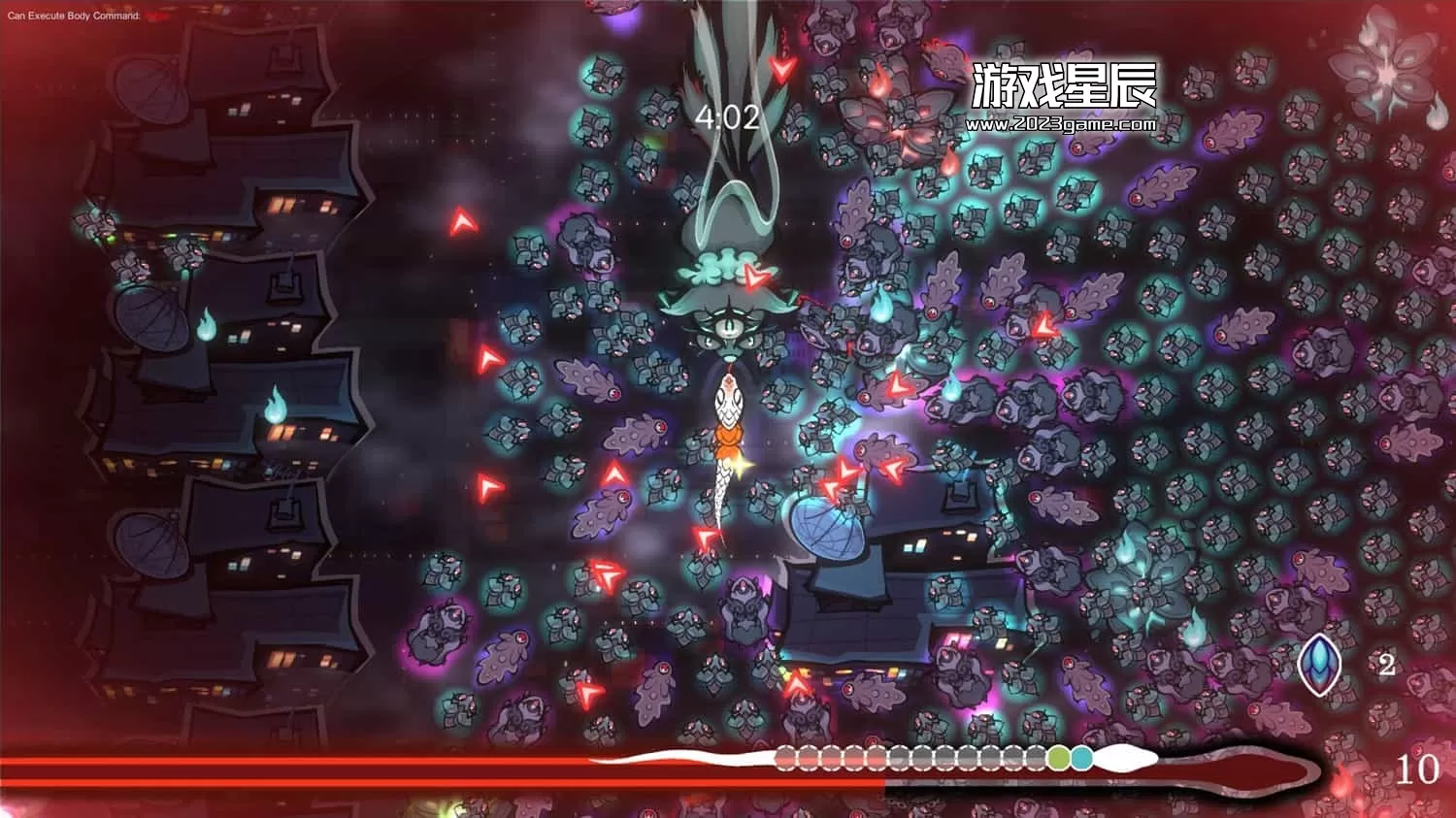Click the green segment on snake body bar
The width and height of the screenshot is (1456, 818).
(1059, 758)
